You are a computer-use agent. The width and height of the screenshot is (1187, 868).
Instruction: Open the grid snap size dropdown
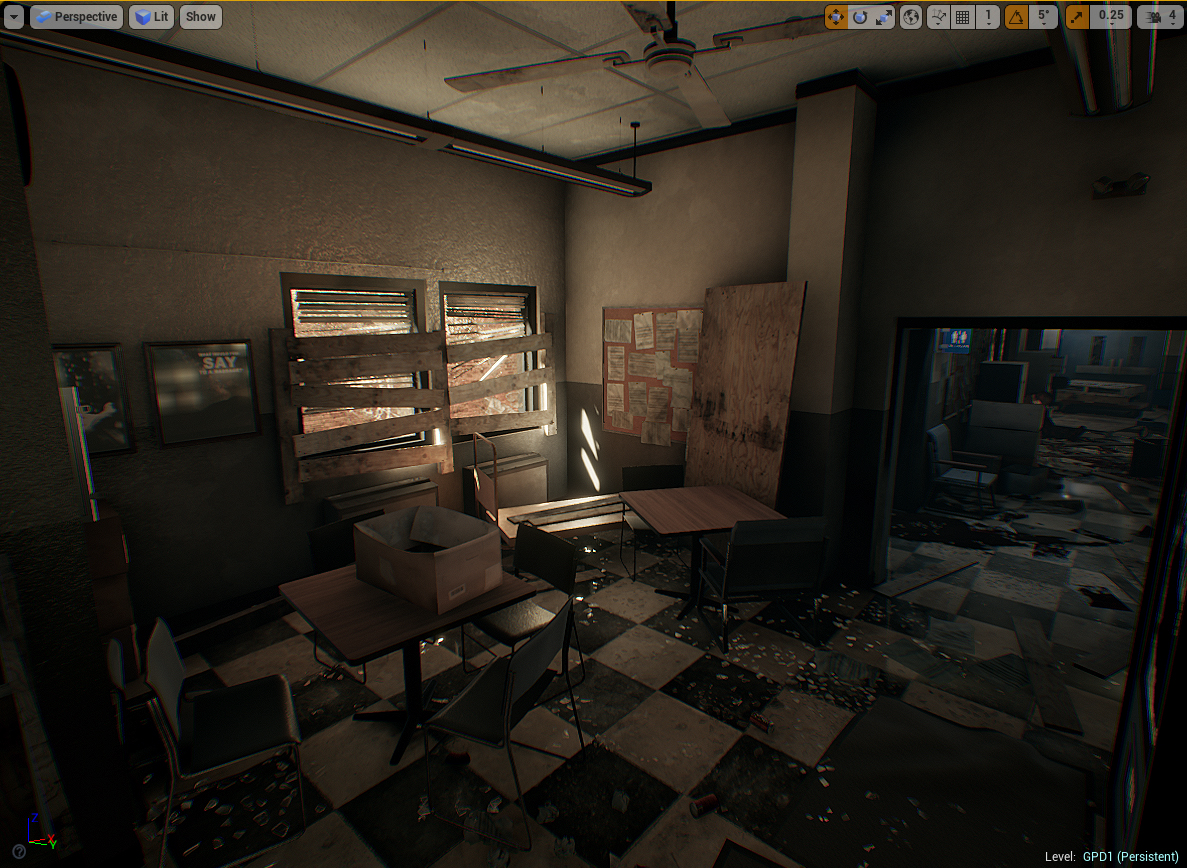[x=988, y=17]
